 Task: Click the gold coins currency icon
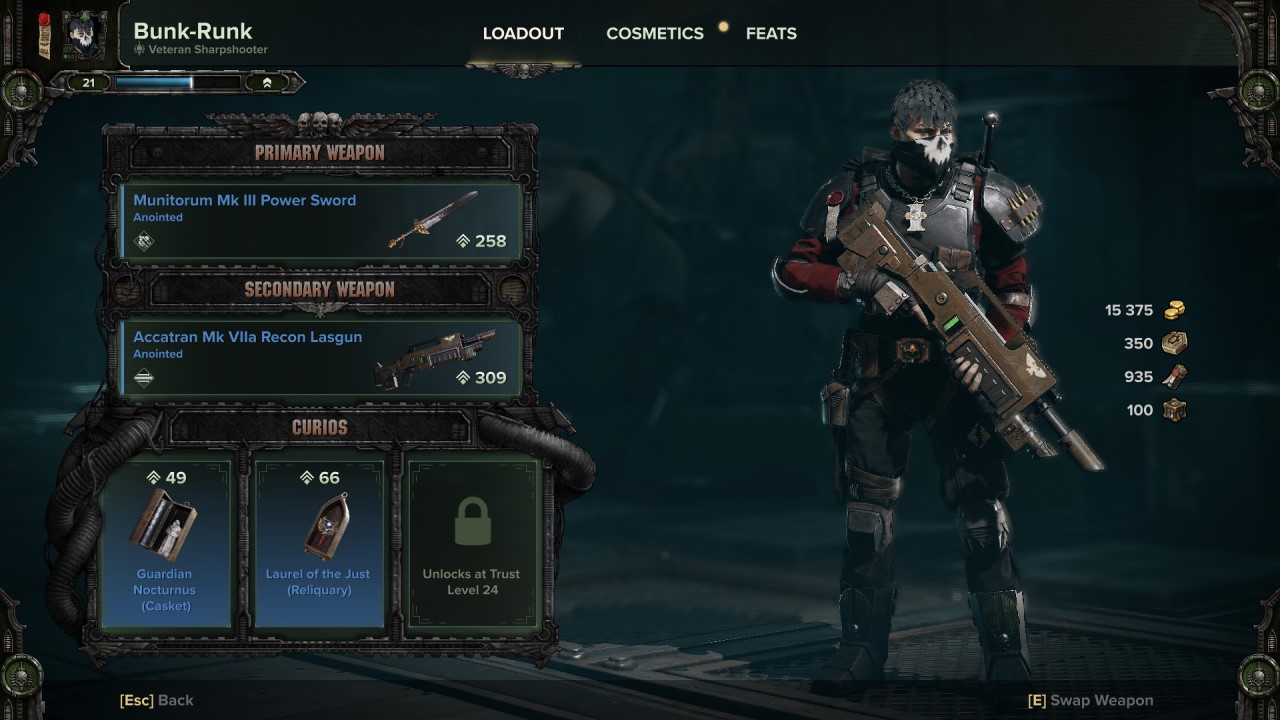(x=1173, y=310)
